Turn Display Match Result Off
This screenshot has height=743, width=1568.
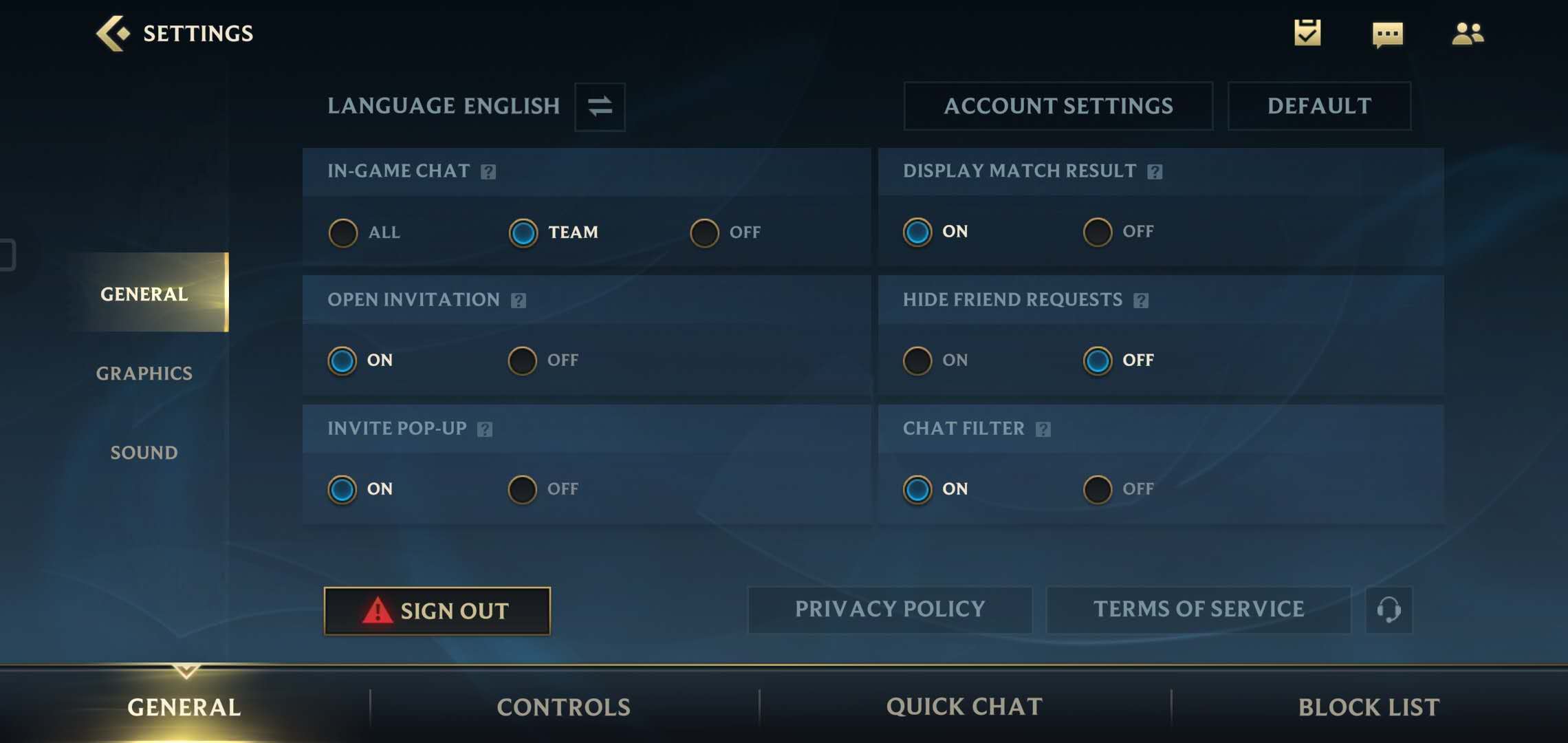pyautogui.click(x=1098, y=232)
